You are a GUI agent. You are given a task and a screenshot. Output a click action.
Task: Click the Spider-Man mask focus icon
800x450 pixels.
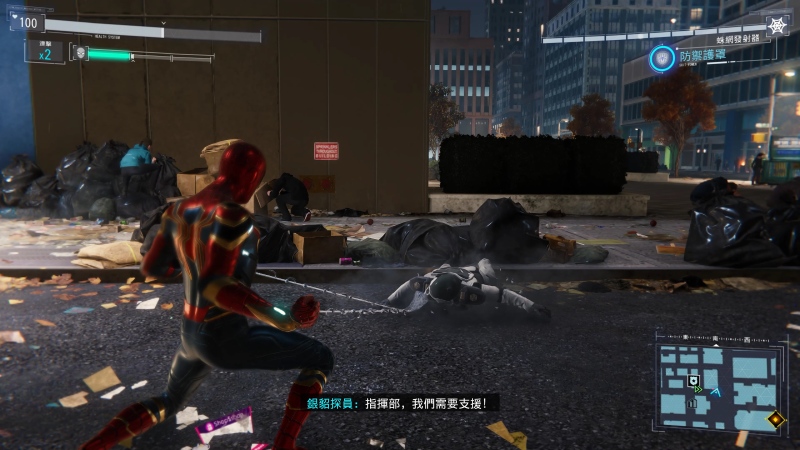[80, 52]
